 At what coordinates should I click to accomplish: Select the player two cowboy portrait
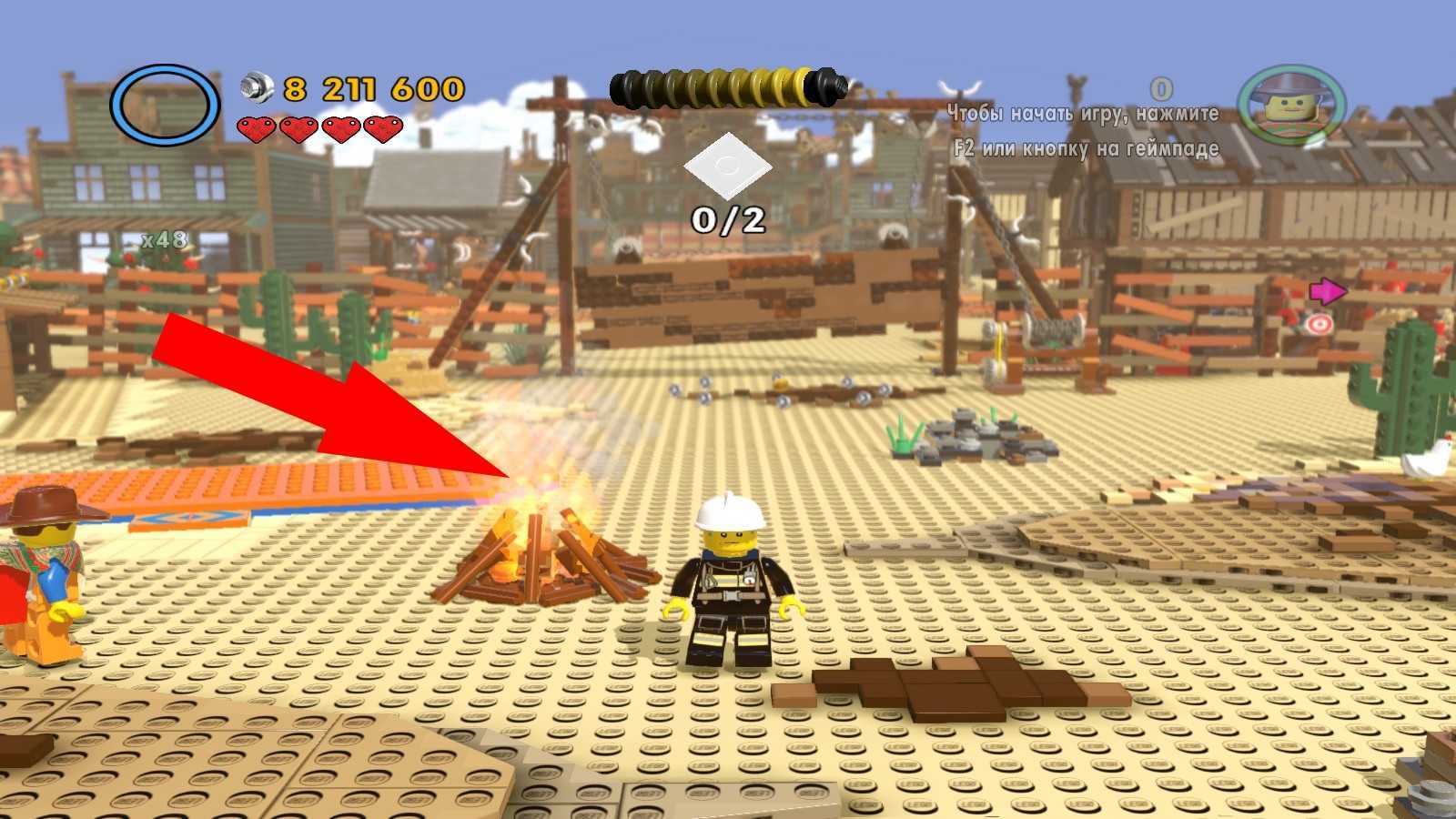coord(1291,105)
